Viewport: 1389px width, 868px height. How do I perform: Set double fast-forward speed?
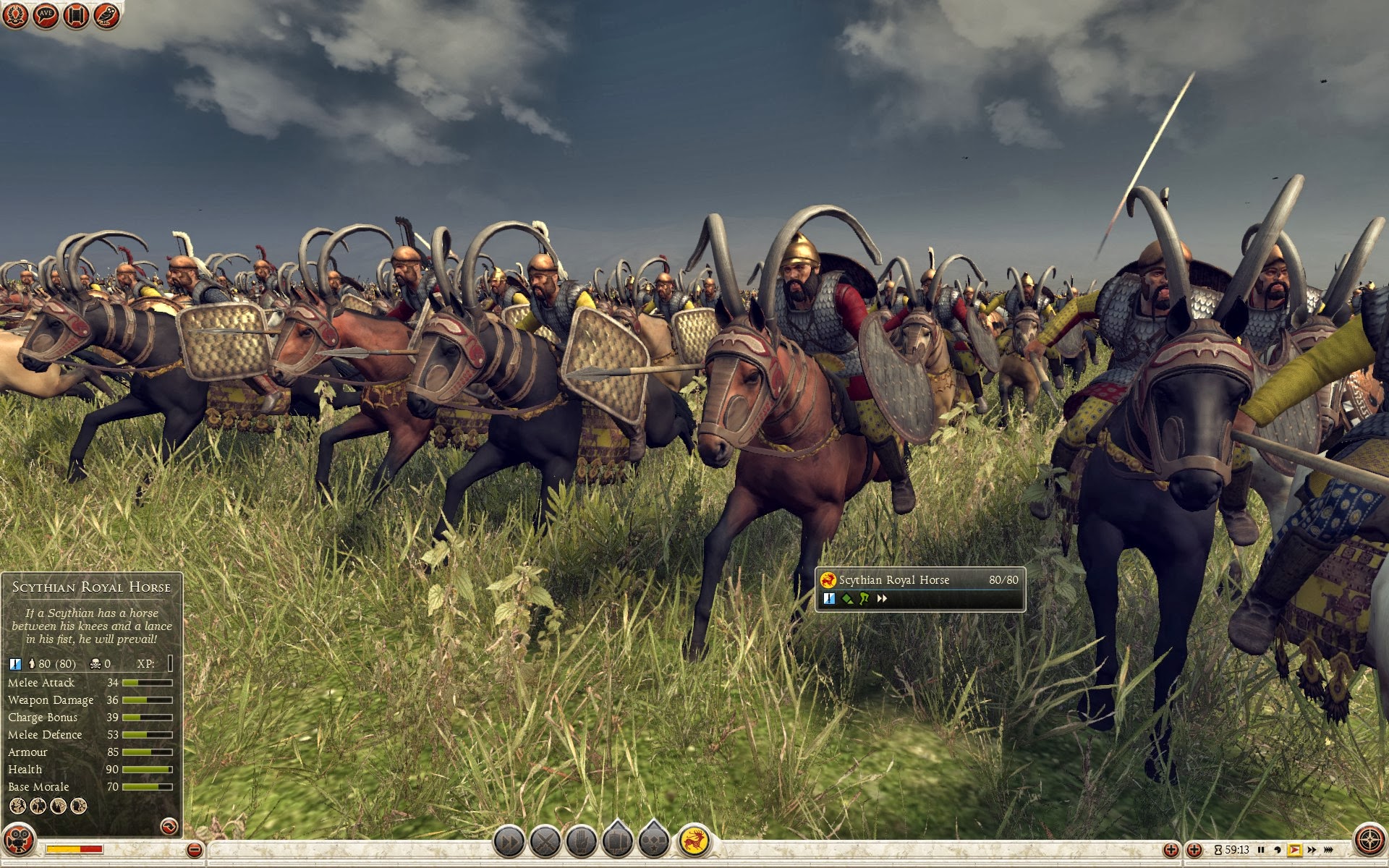click(x=1312, y=850)
